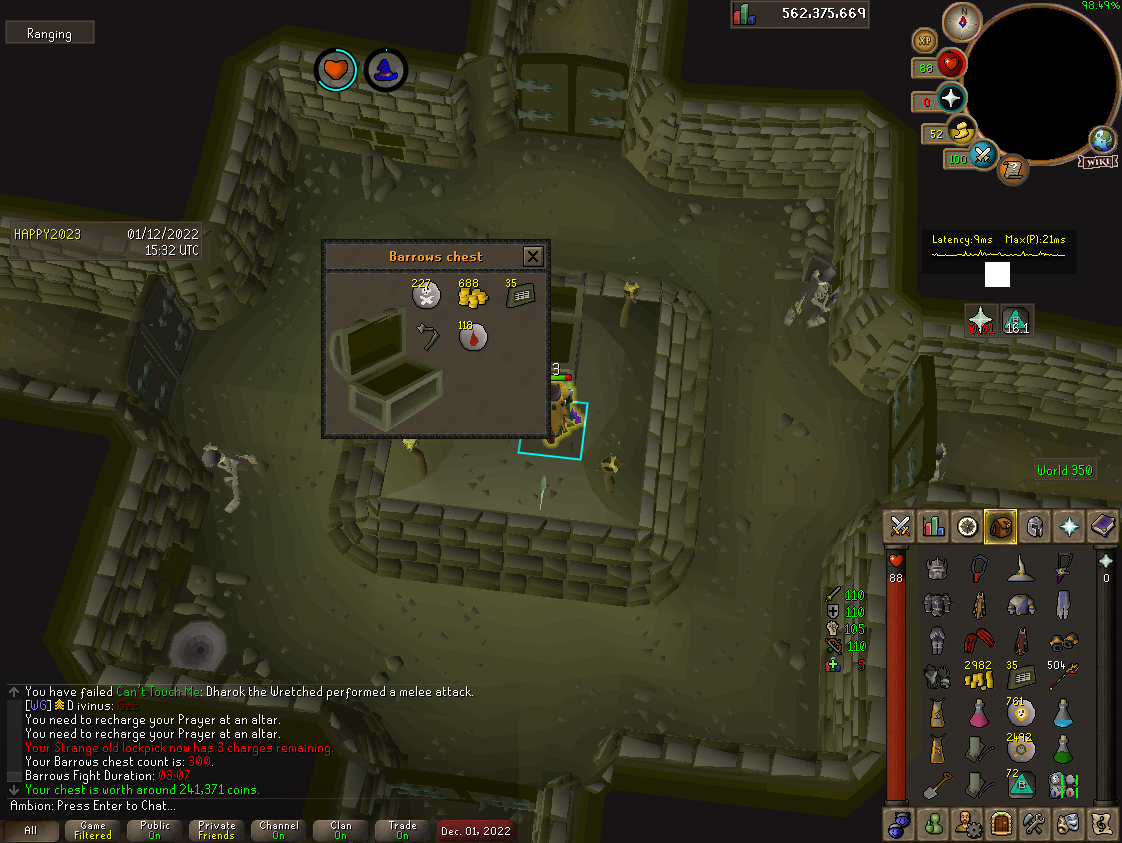Screen dimensions: 1122x843
Task: Open the Spellbook tab
Action: pos(1103,526)
